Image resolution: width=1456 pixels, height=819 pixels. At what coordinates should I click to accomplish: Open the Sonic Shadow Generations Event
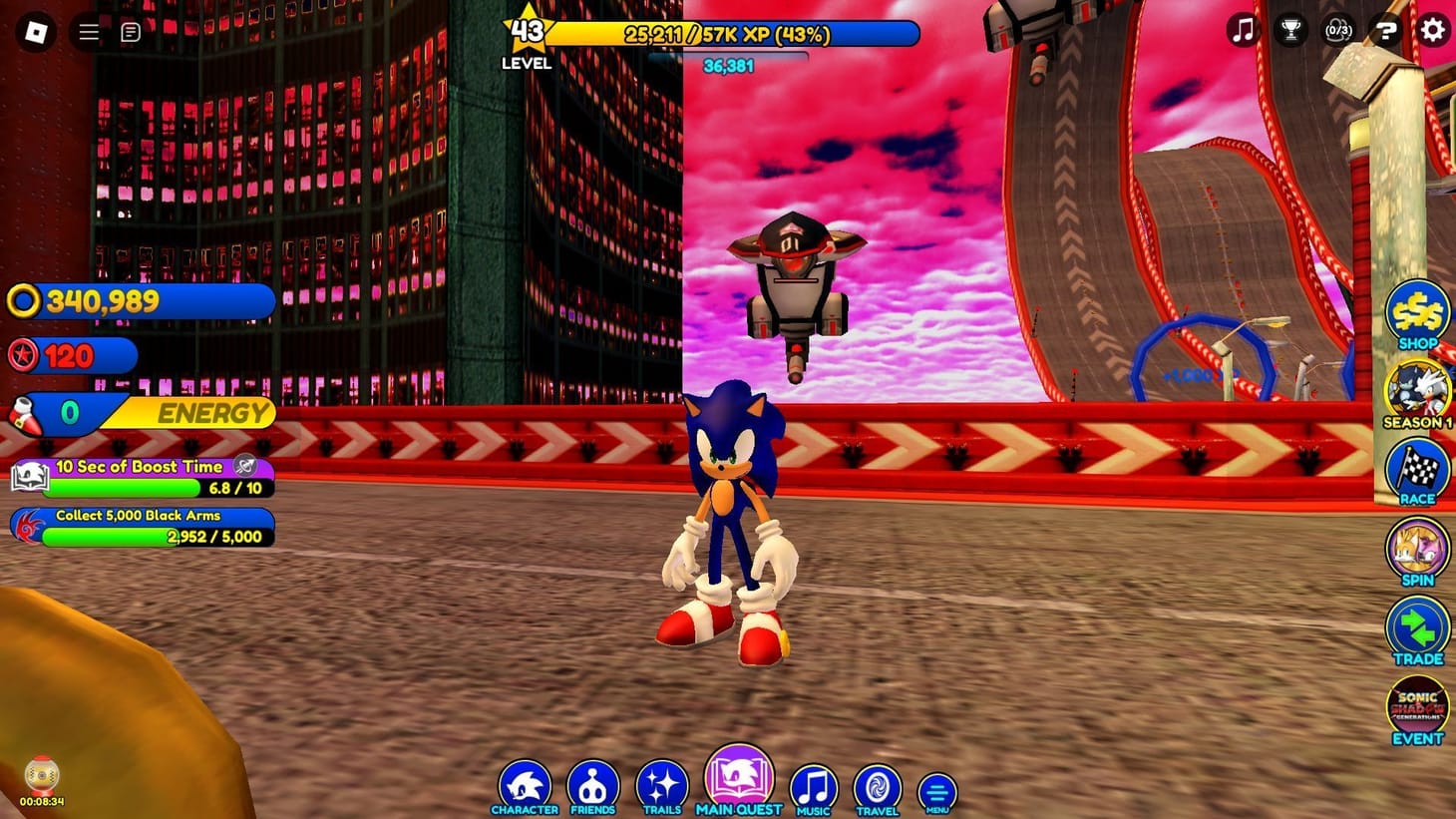(x=1416, y=706)
